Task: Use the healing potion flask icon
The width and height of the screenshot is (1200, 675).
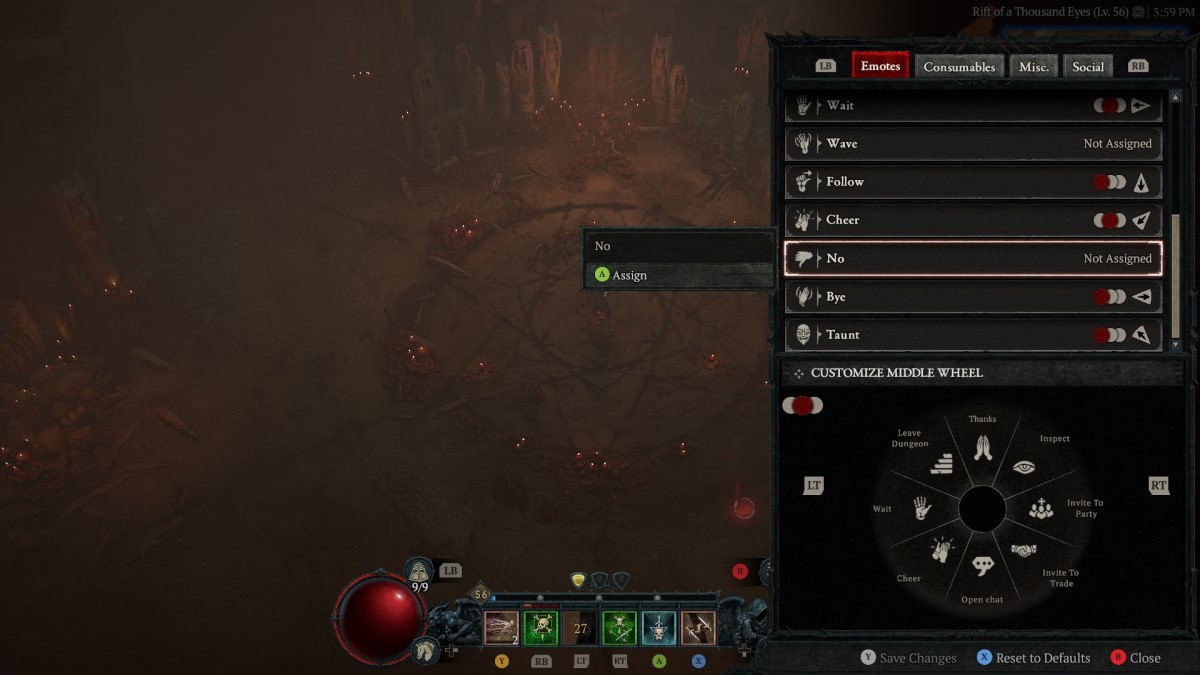Action: point(419,572)
